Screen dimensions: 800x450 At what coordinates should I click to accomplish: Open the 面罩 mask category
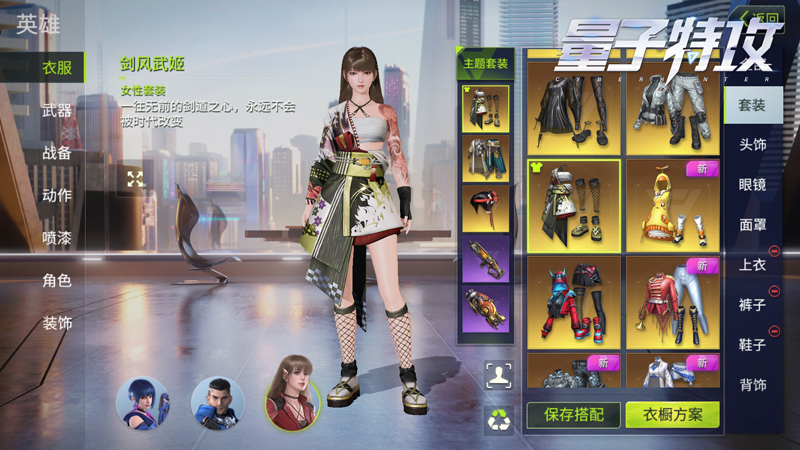point(752,225)
